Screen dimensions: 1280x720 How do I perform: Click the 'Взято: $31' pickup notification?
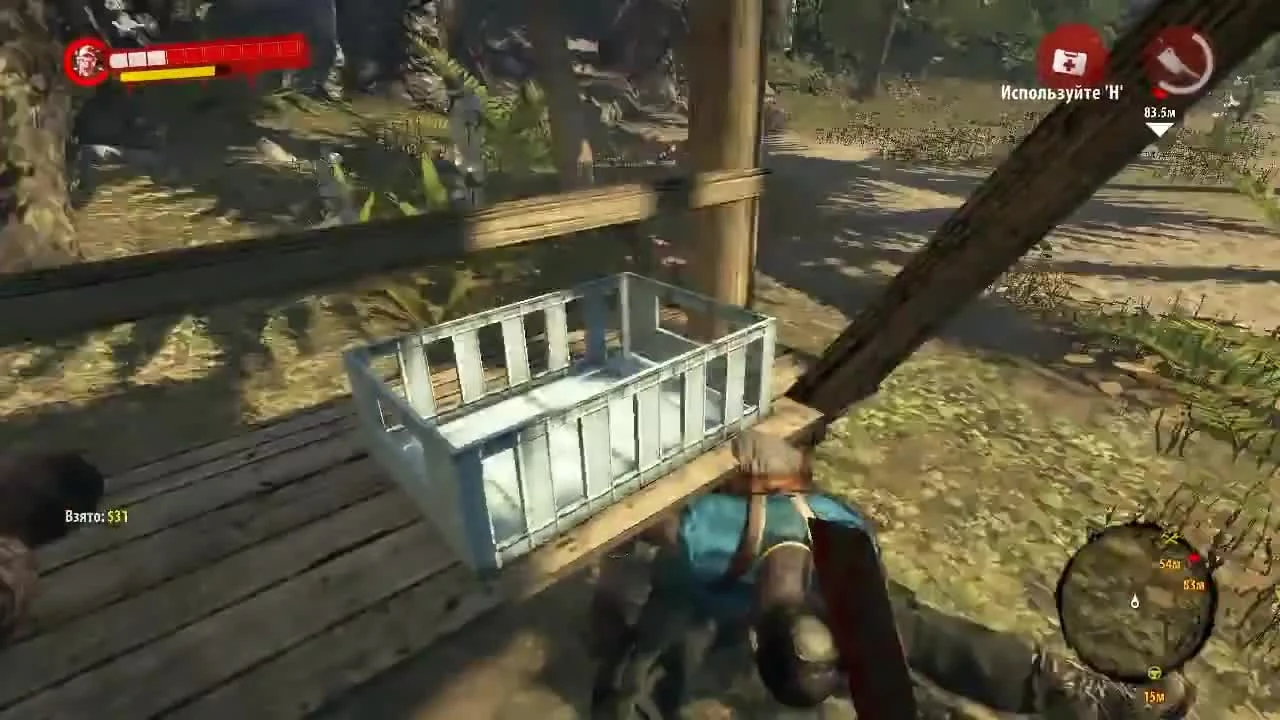click(x=95, y=518)
